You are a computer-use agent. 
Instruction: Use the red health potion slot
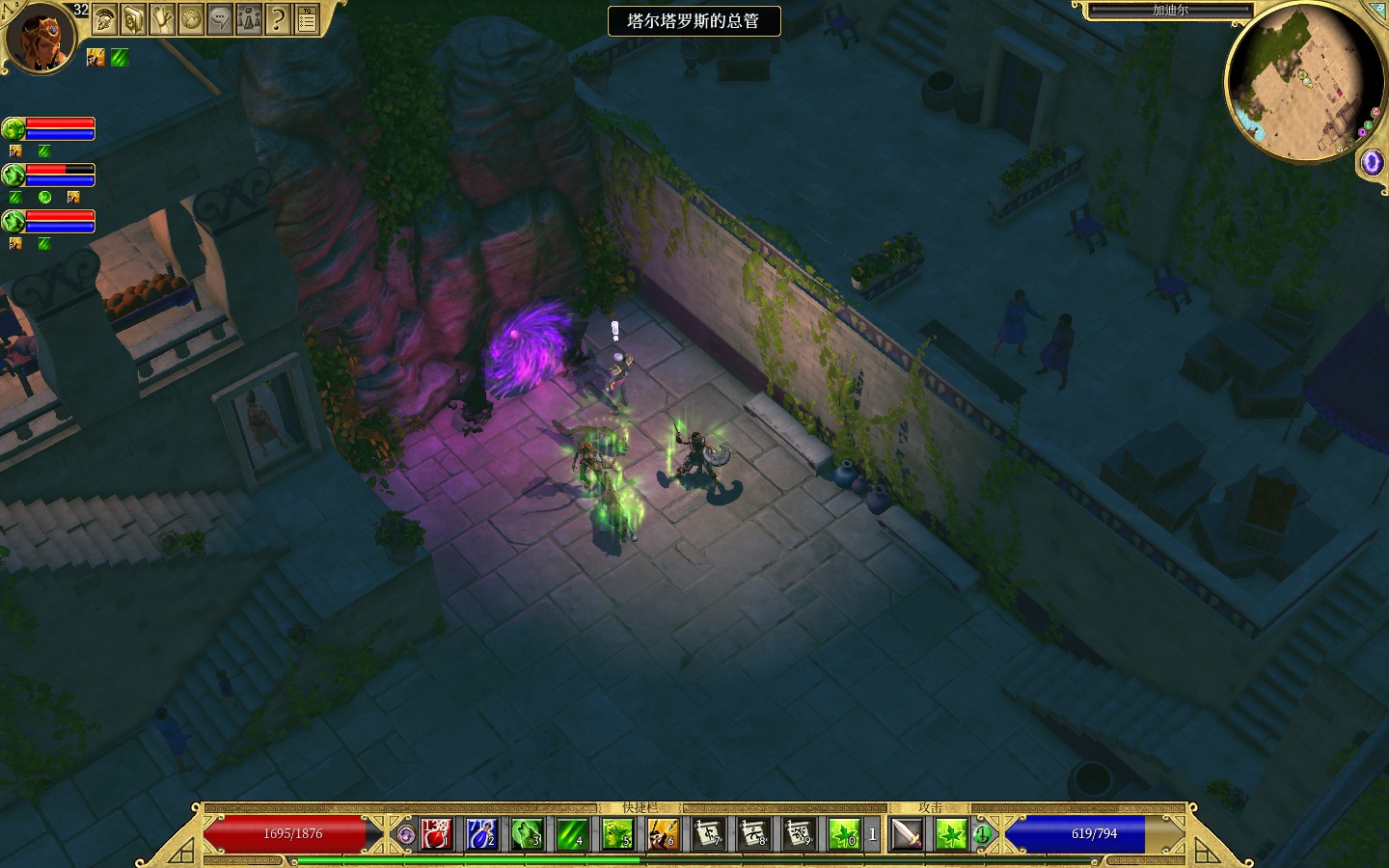[436, 834]
